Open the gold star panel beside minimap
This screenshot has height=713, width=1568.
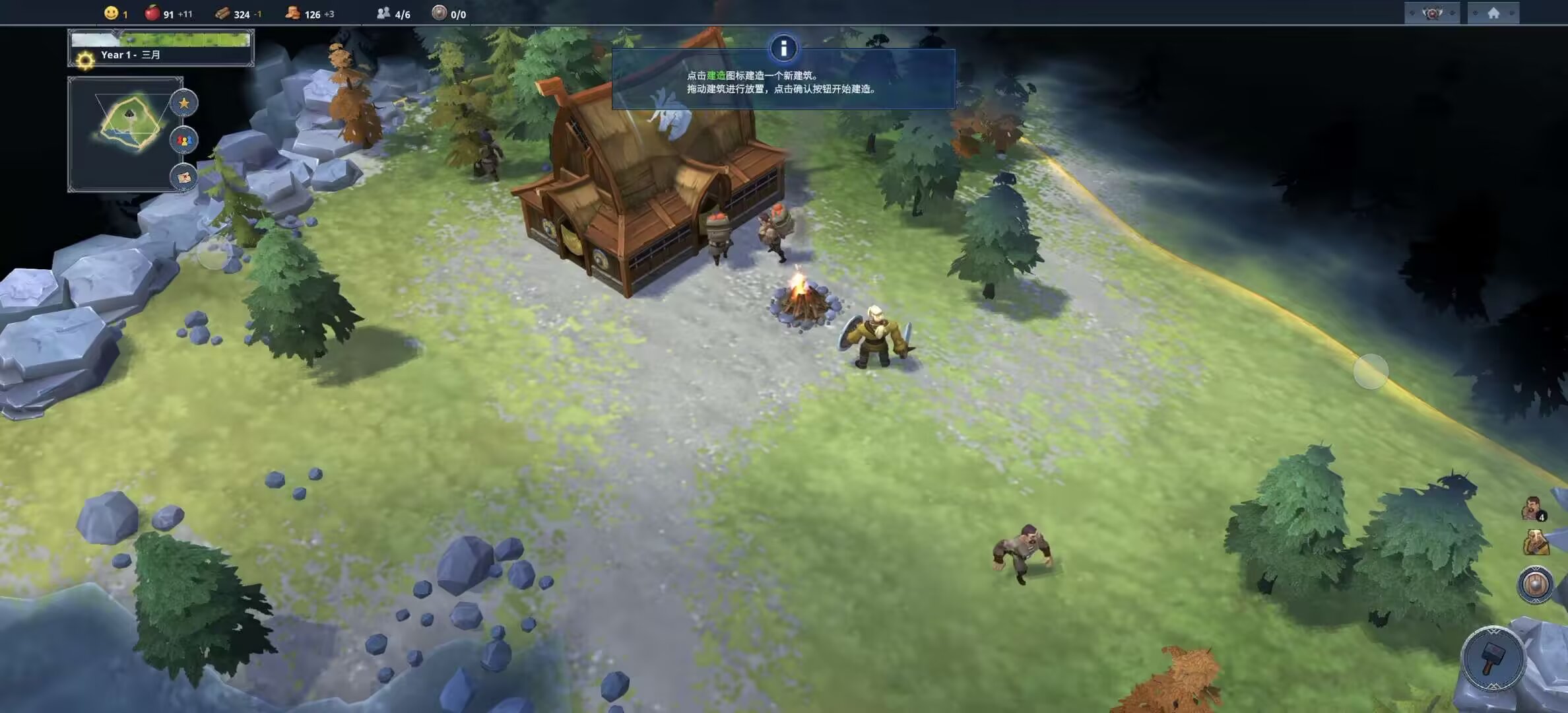click(184, 103)
